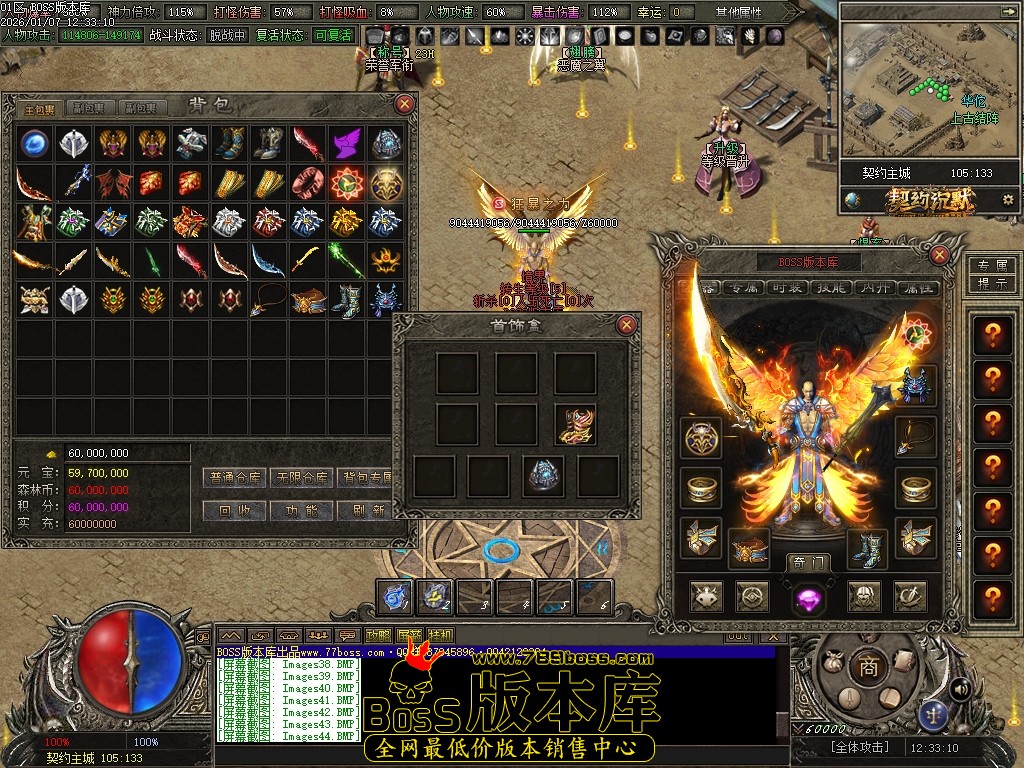This screenshot has height=768, width=1024.
Task: Select the purple wing item in backpack
Action: [x=346, y=143]
